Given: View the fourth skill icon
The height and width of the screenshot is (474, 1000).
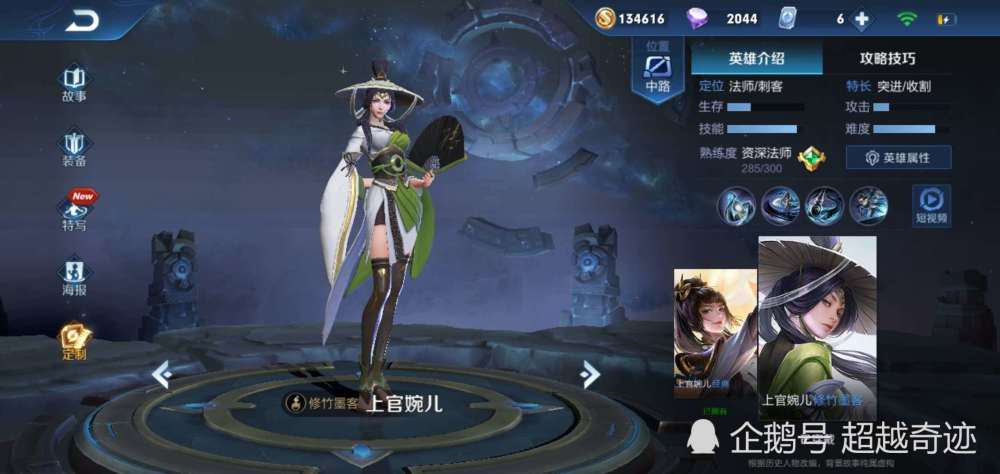Looking at the screenshot, I should point(868,206).
